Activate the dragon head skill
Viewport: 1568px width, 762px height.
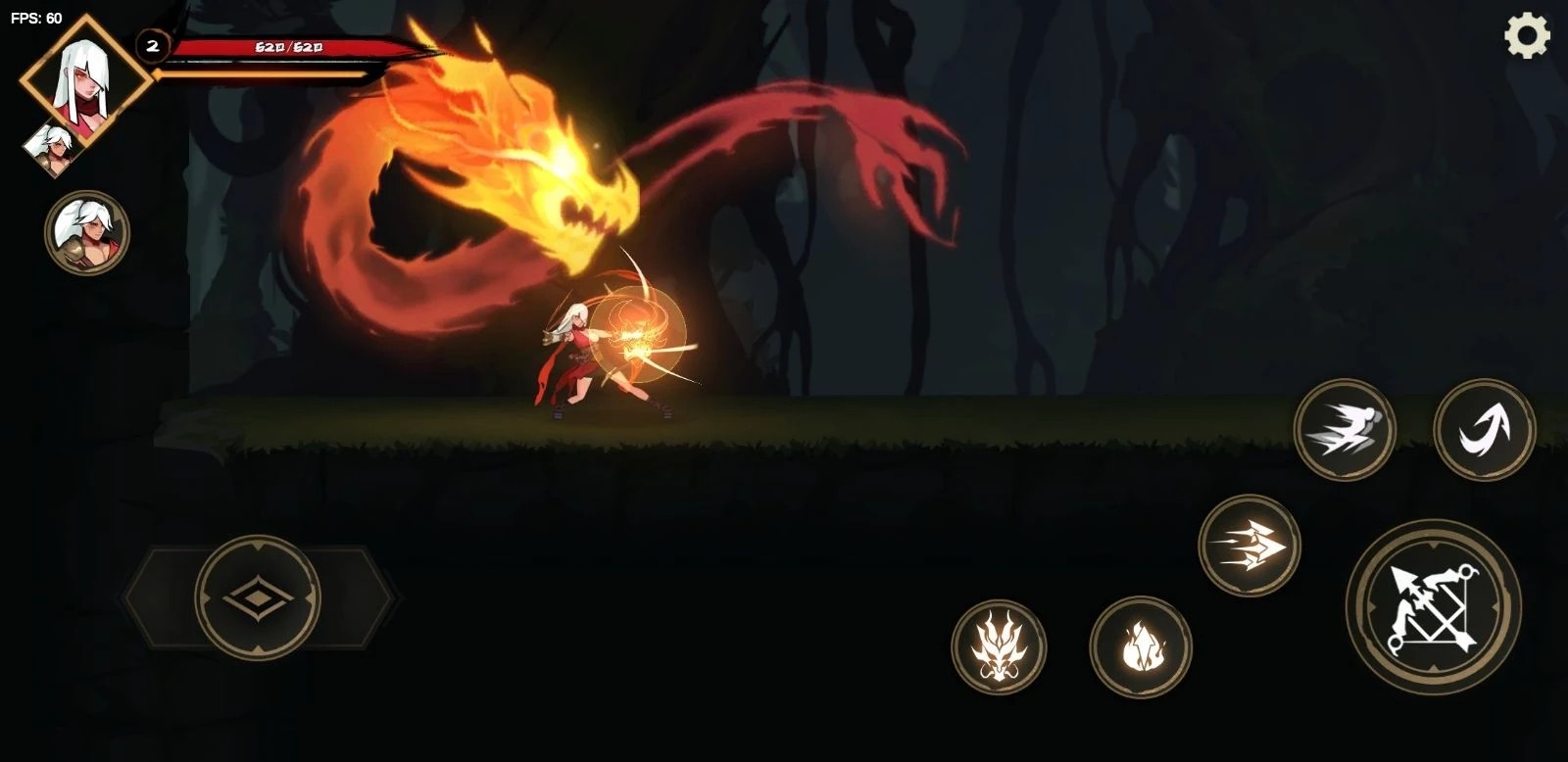coord(999,647)
